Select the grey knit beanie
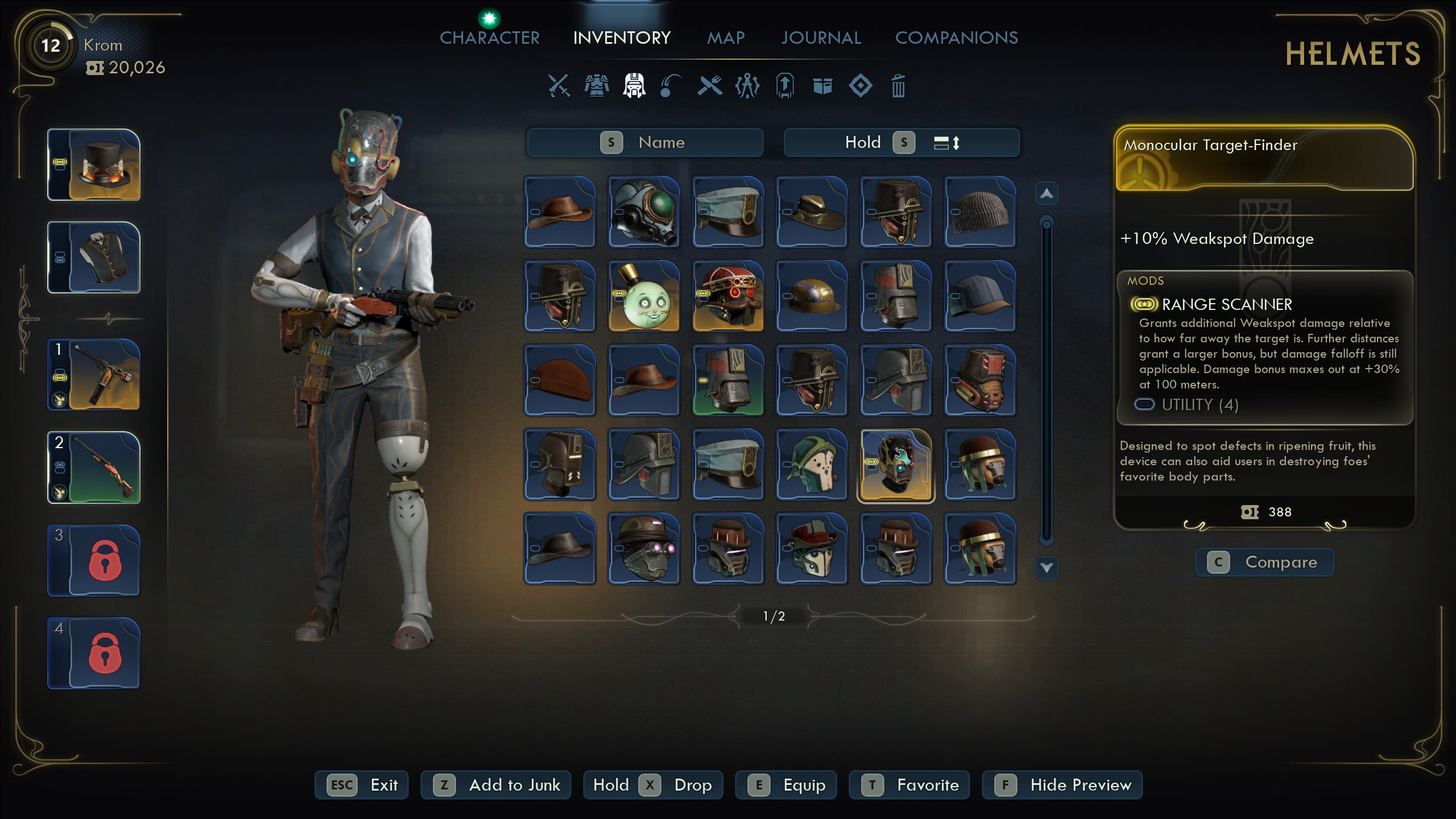The width and height of the screenshot is (1456, 819). point(980,212)
